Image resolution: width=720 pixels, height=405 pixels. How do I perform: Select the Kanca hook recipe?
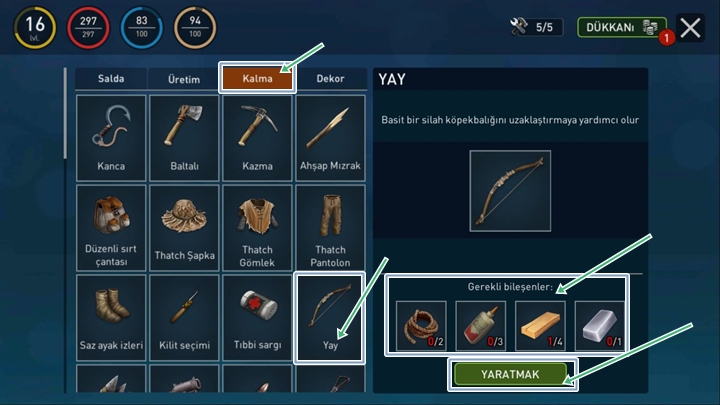click(x=111, y=138)
